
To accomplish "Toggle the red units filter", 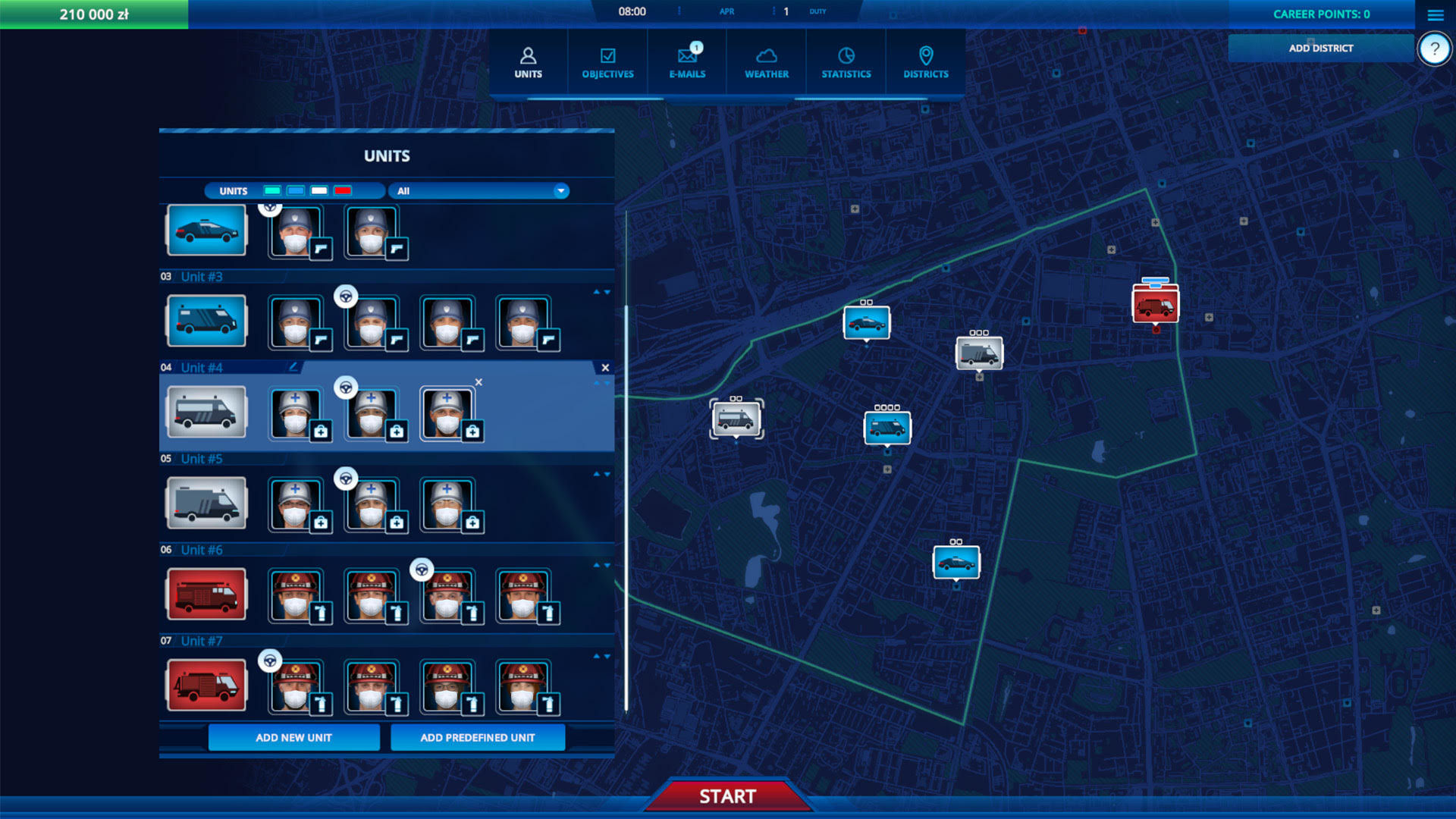I will pyautogui.click(x=342, y=190).
